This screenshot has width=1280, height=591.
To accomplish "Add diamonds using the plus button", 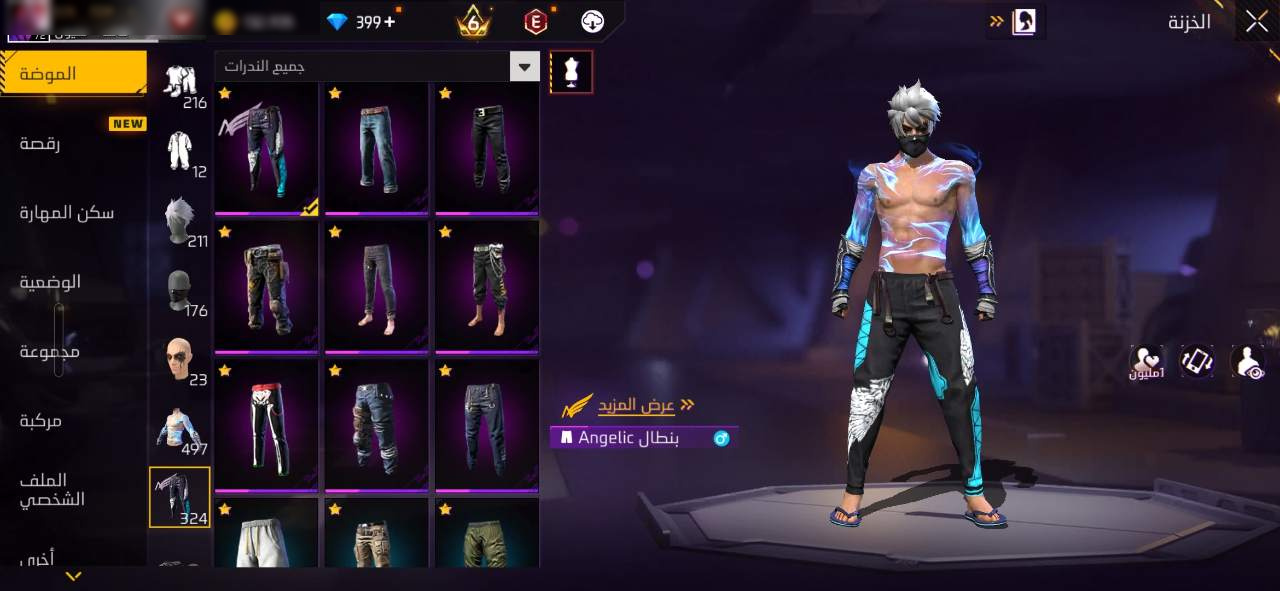I will pyautogui.click(x=389, y=21).
